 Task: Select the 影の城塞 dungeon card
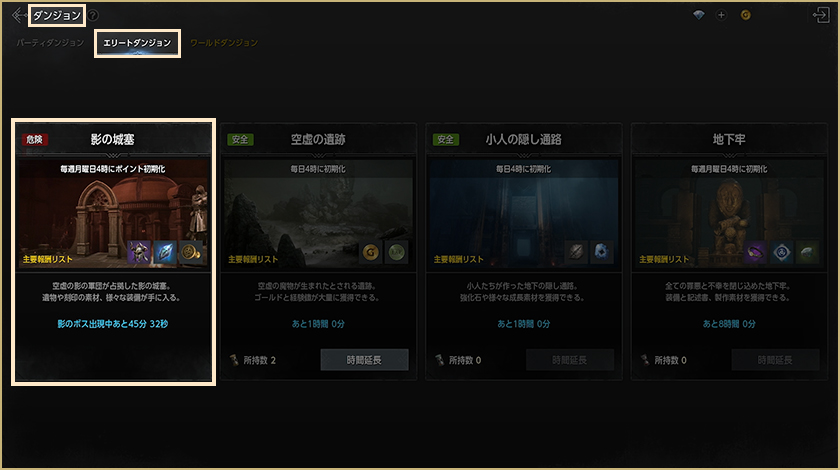[113, 250]
